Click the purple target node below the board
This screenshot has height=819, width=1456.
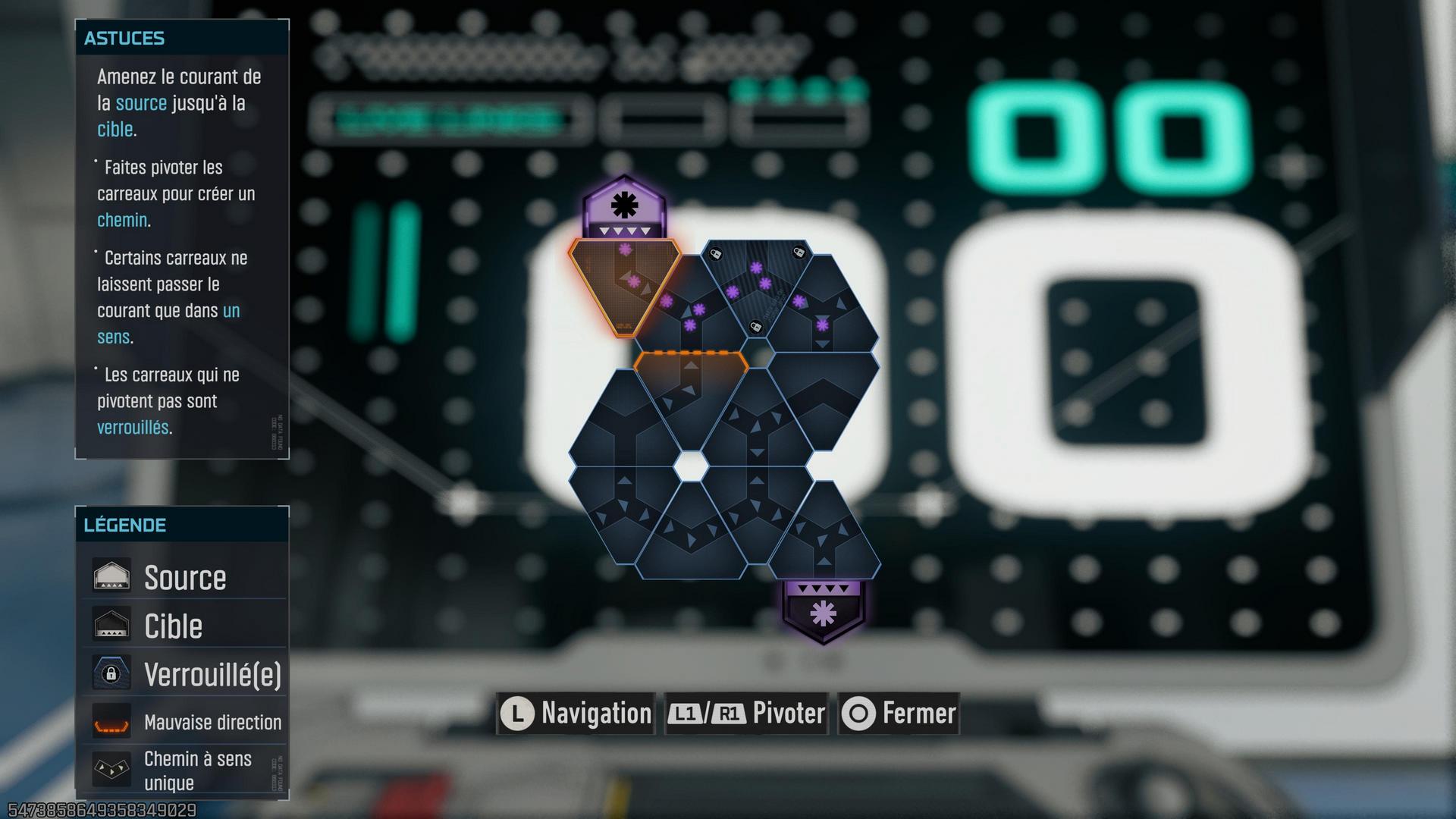[x=824, y=610]
